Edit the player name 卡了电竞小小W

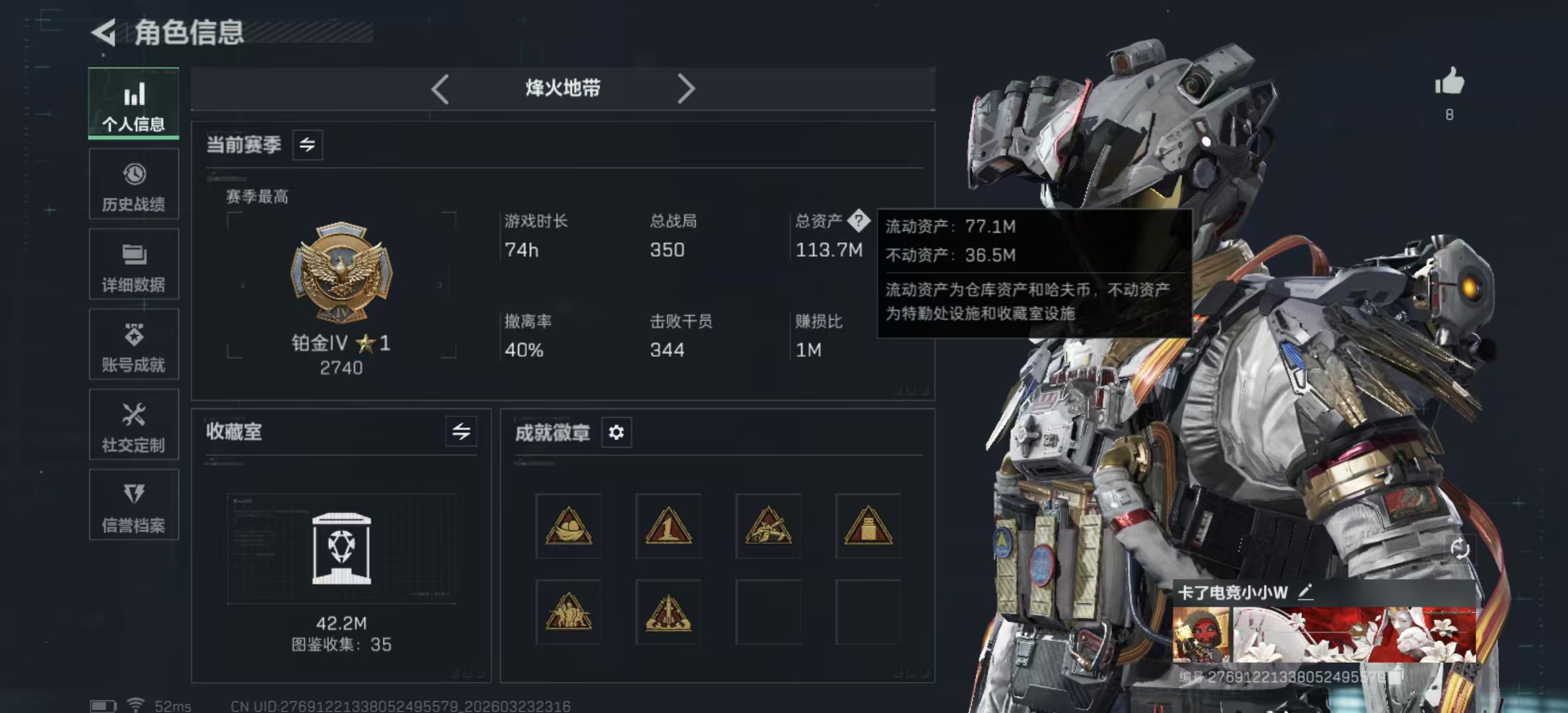[1305, 592]
